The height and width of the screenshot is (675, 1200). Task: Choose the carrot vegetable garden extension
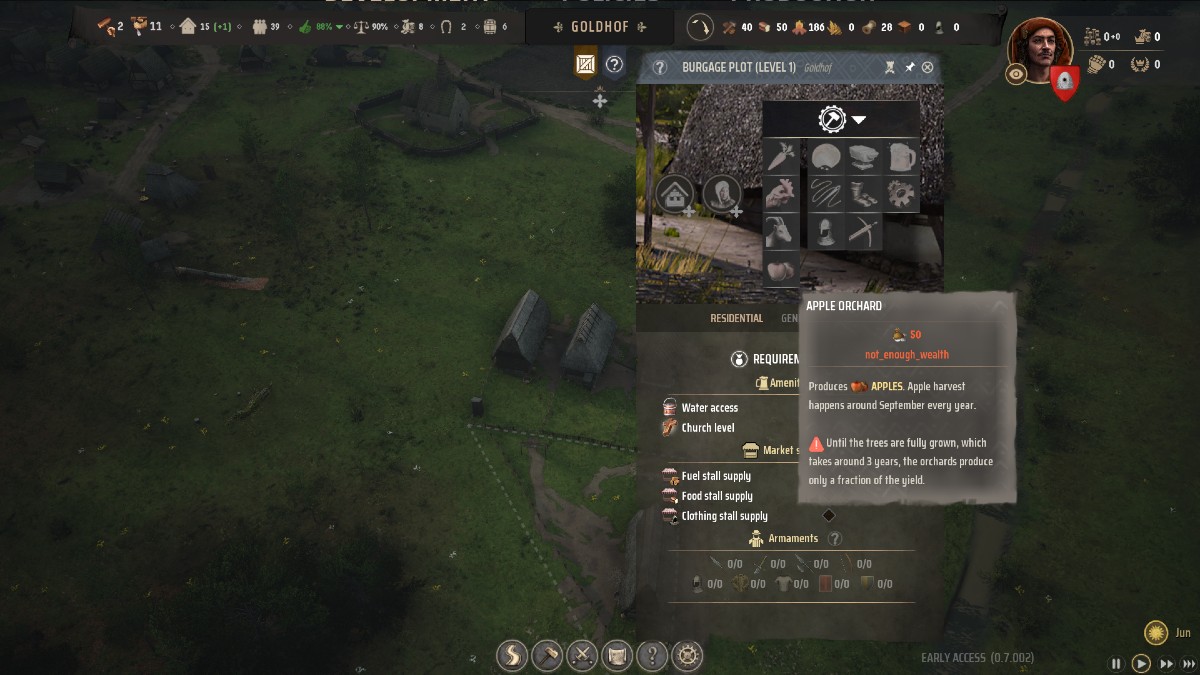780,157
